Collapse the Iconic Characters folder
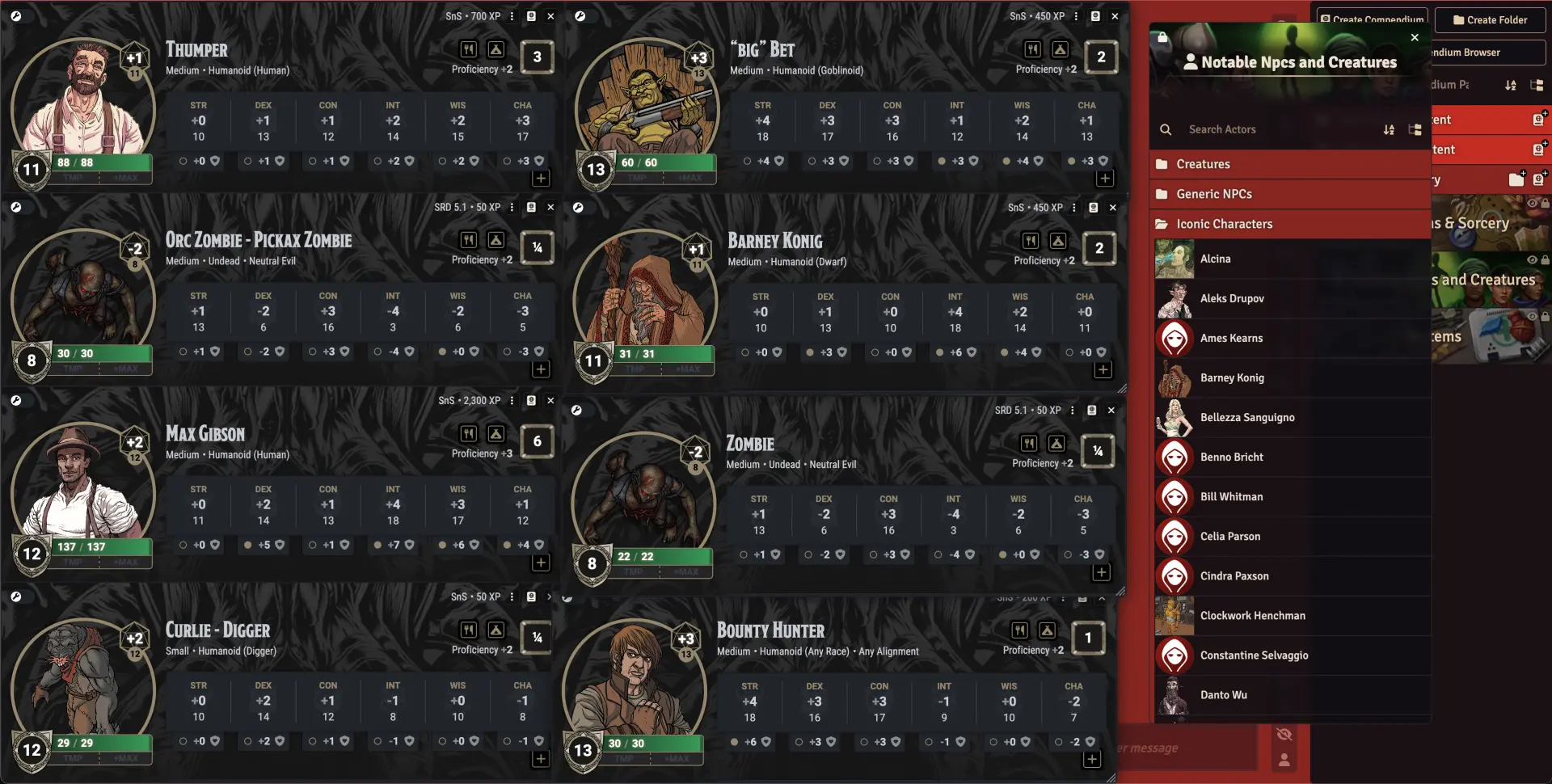Viewport: 1552px width, 784px height. tap(1224, 224)
